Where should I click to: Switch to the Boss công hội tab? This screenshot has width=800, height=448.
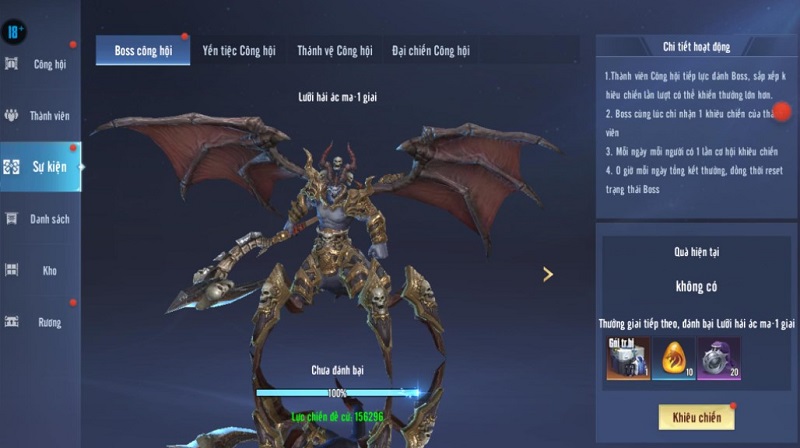[143, 51]
